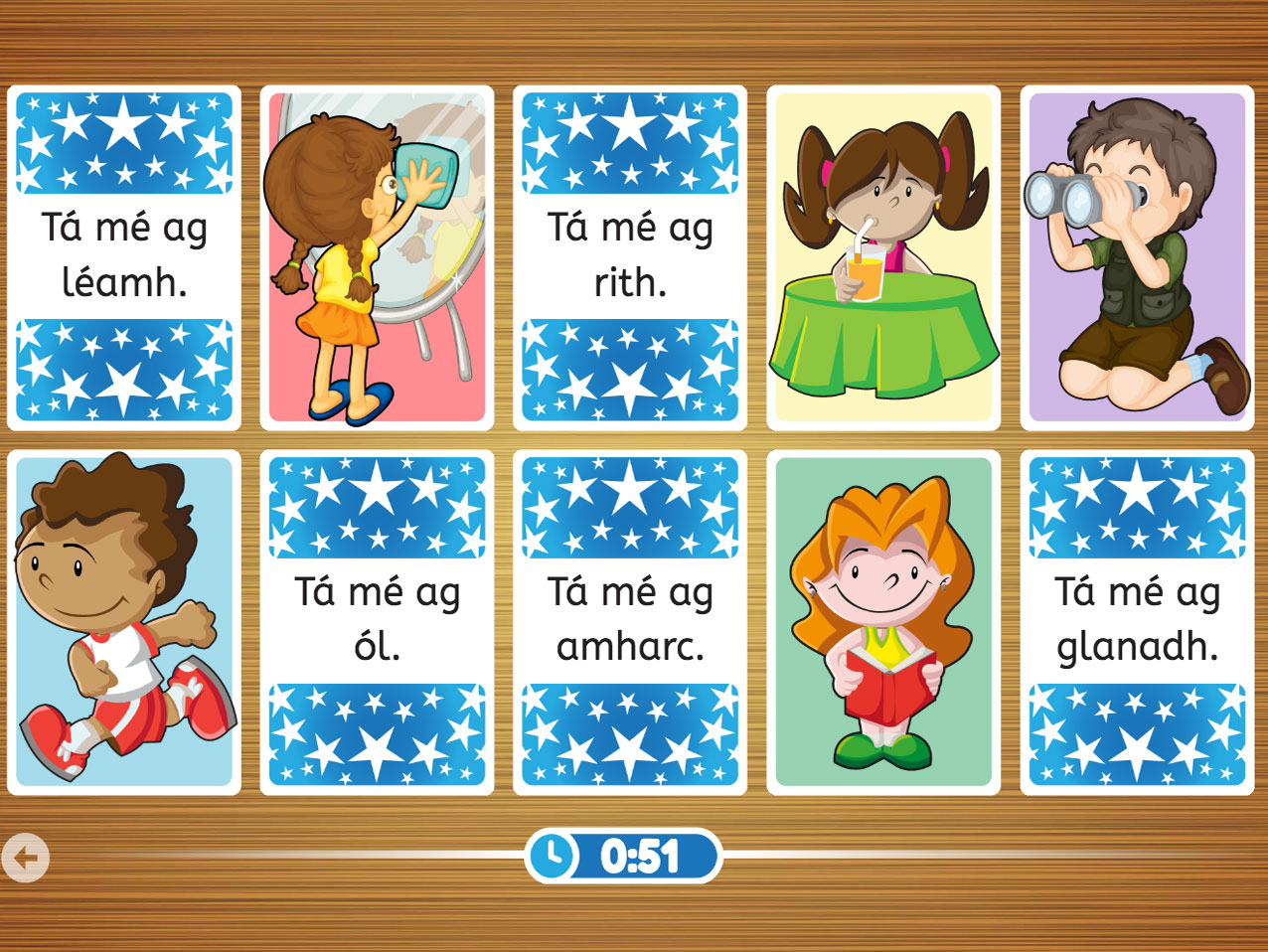Choose the 'Tá mé ag amharc.' card

(x=630, y=622)
